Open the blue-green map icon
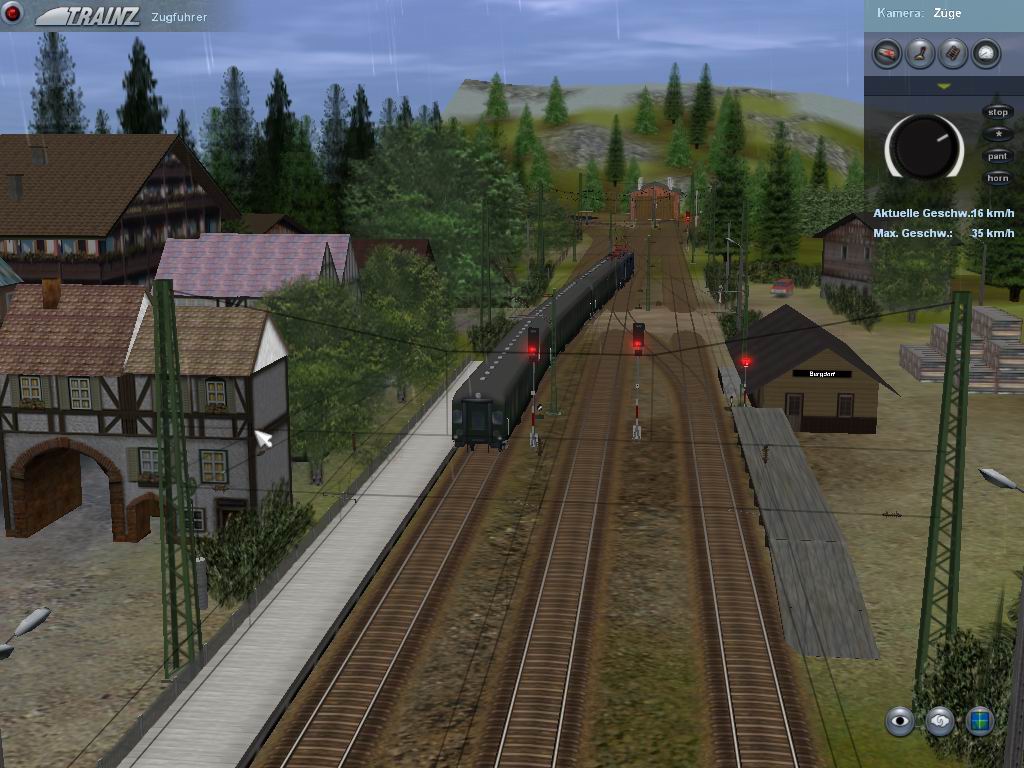 pyautogui.click(x=980, y=720)
